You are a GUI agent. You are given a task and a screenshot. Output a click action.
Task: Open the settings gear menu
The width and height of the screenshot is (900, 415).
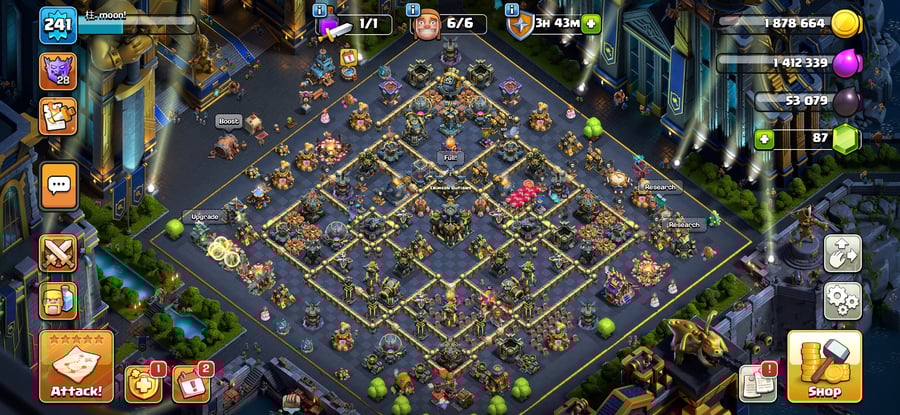pos(843,300)
